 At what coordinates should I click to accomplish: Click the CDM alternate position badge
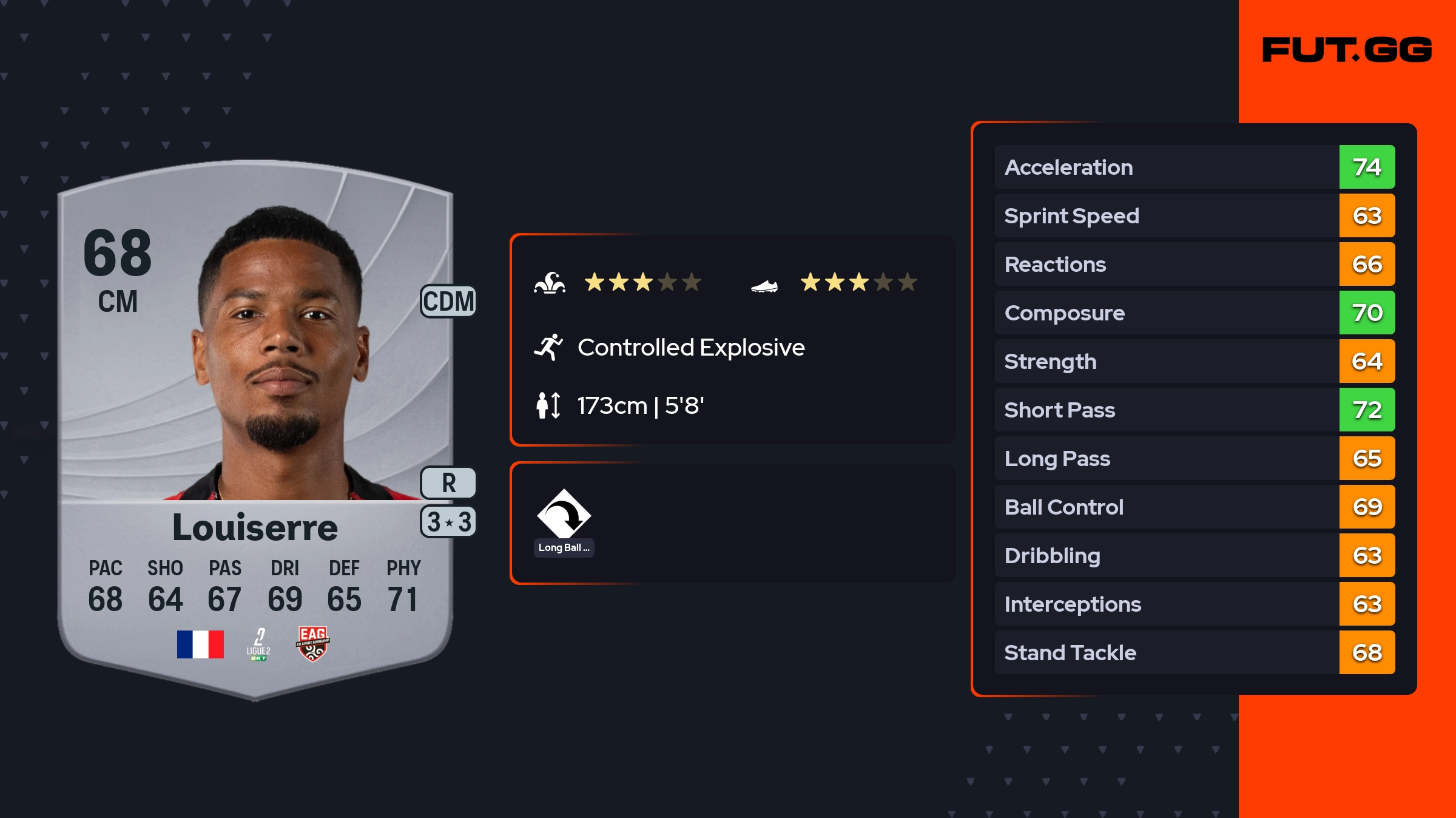448,302
